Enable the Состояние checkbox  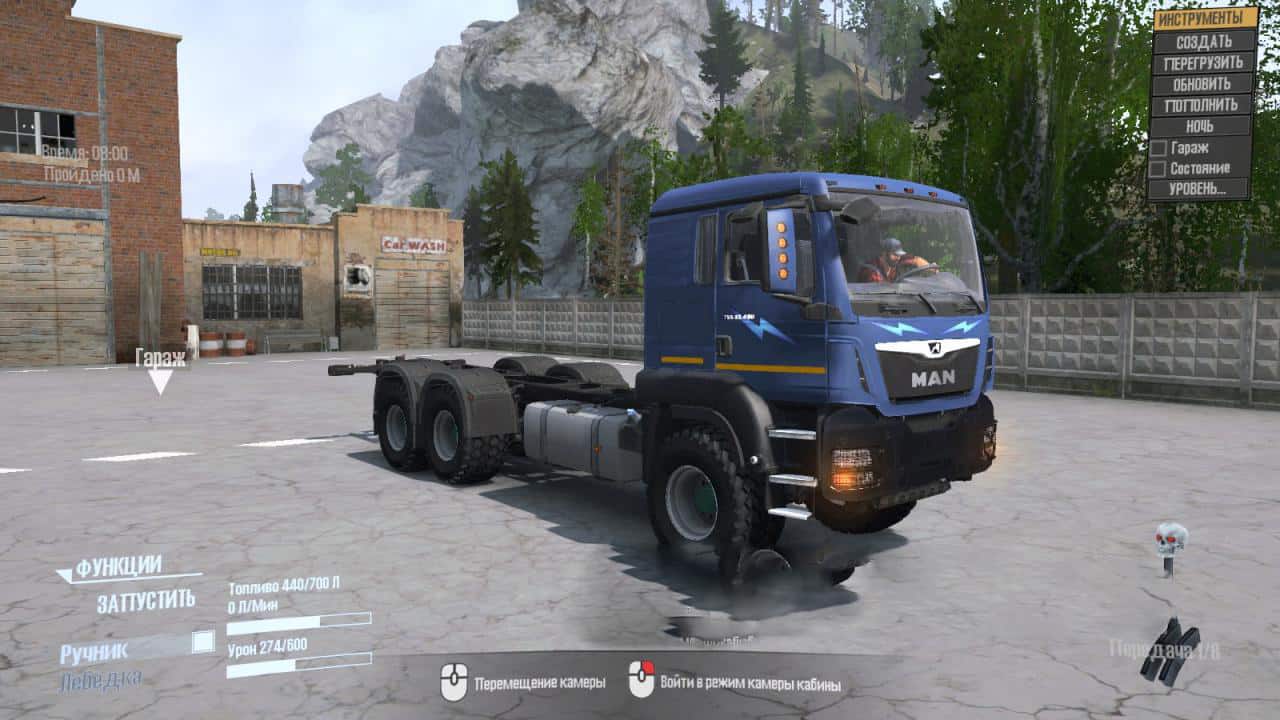(1158, 169)
